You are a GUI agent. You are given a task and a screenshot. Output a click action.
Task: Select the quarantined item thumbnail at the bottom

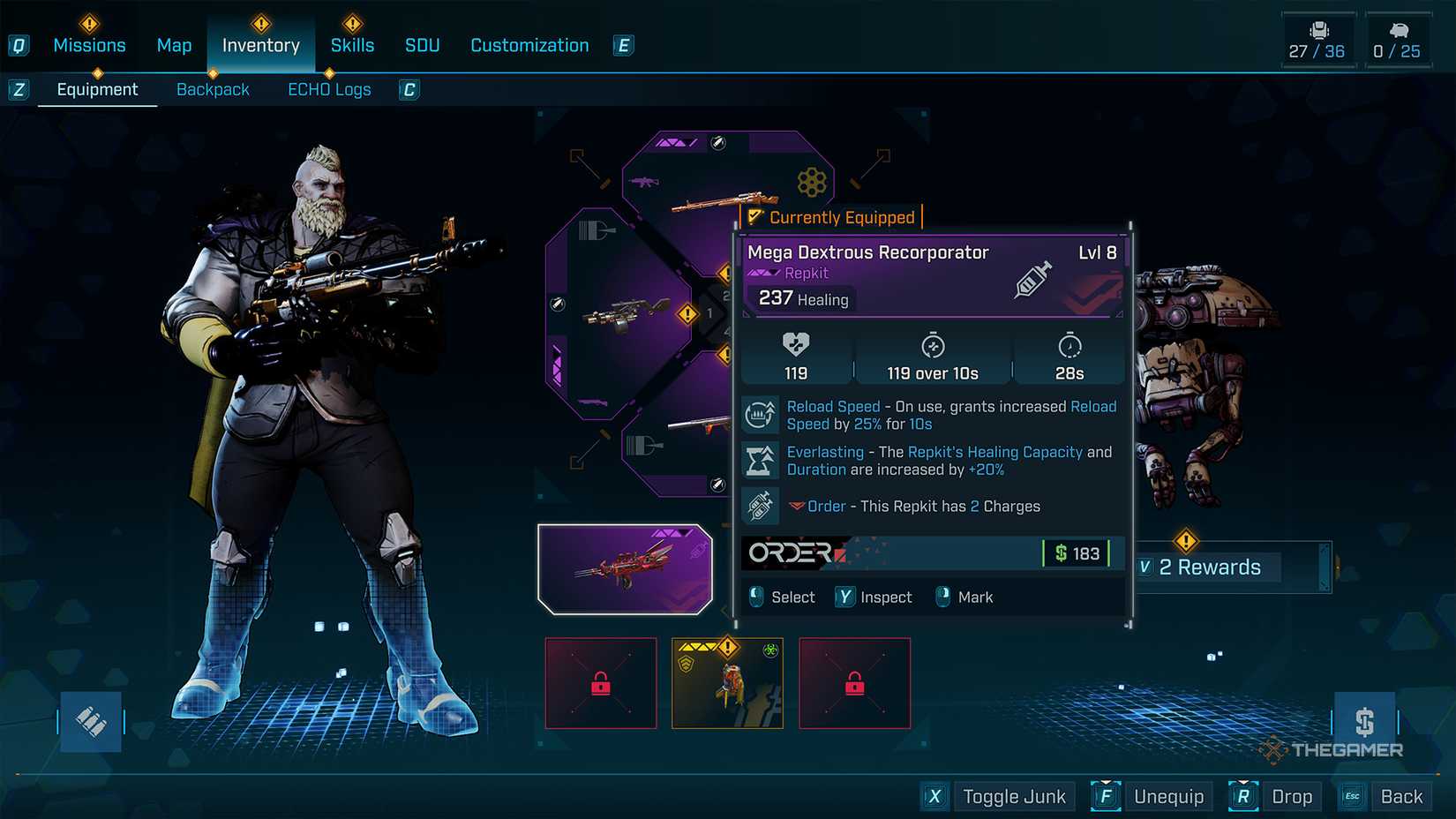(727, 683)
